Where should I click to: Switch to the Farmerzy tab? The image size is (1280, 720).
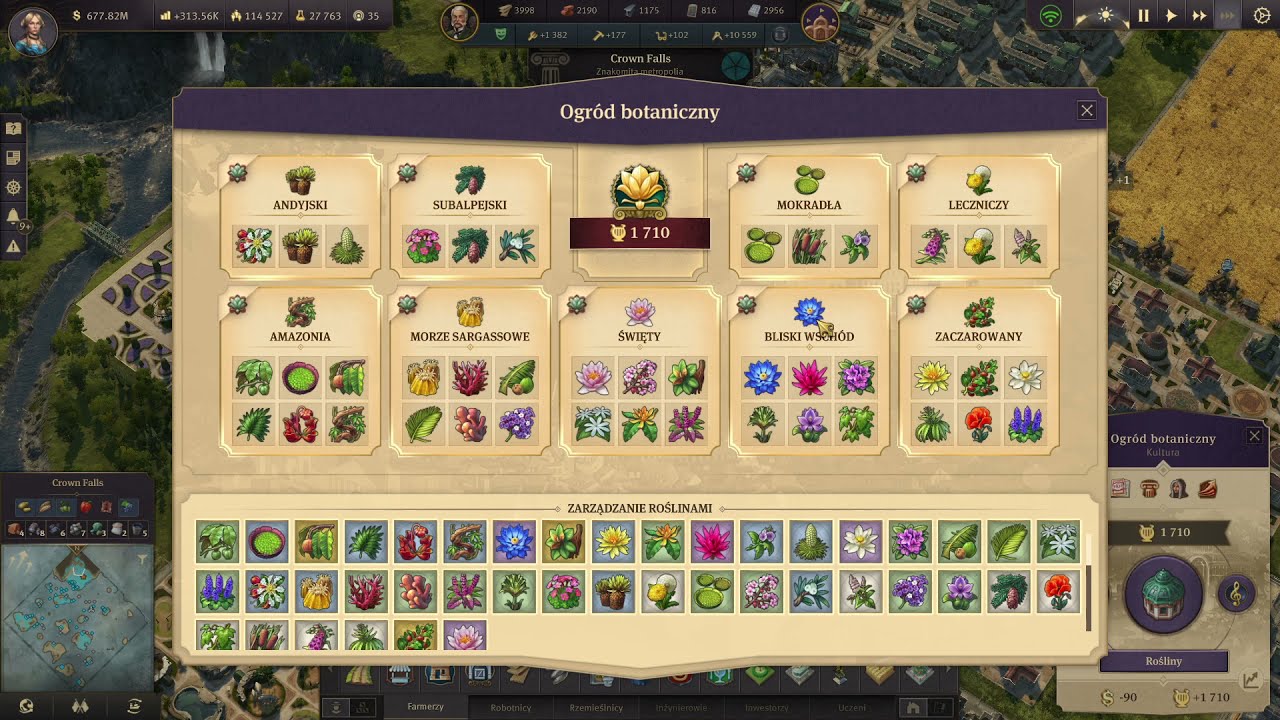(x=425, y=707)
